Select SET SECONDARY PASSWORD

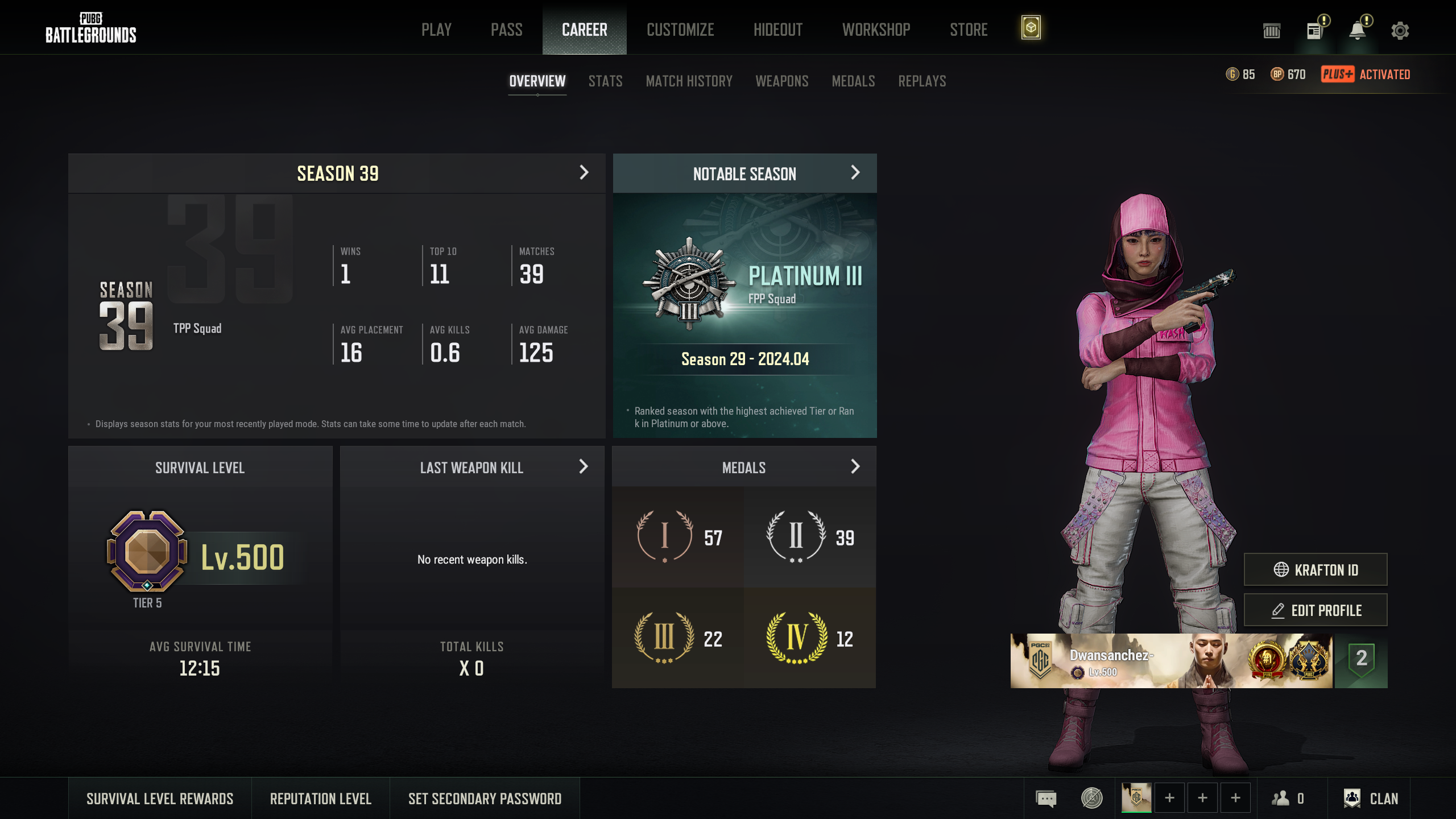coord(485,799)
